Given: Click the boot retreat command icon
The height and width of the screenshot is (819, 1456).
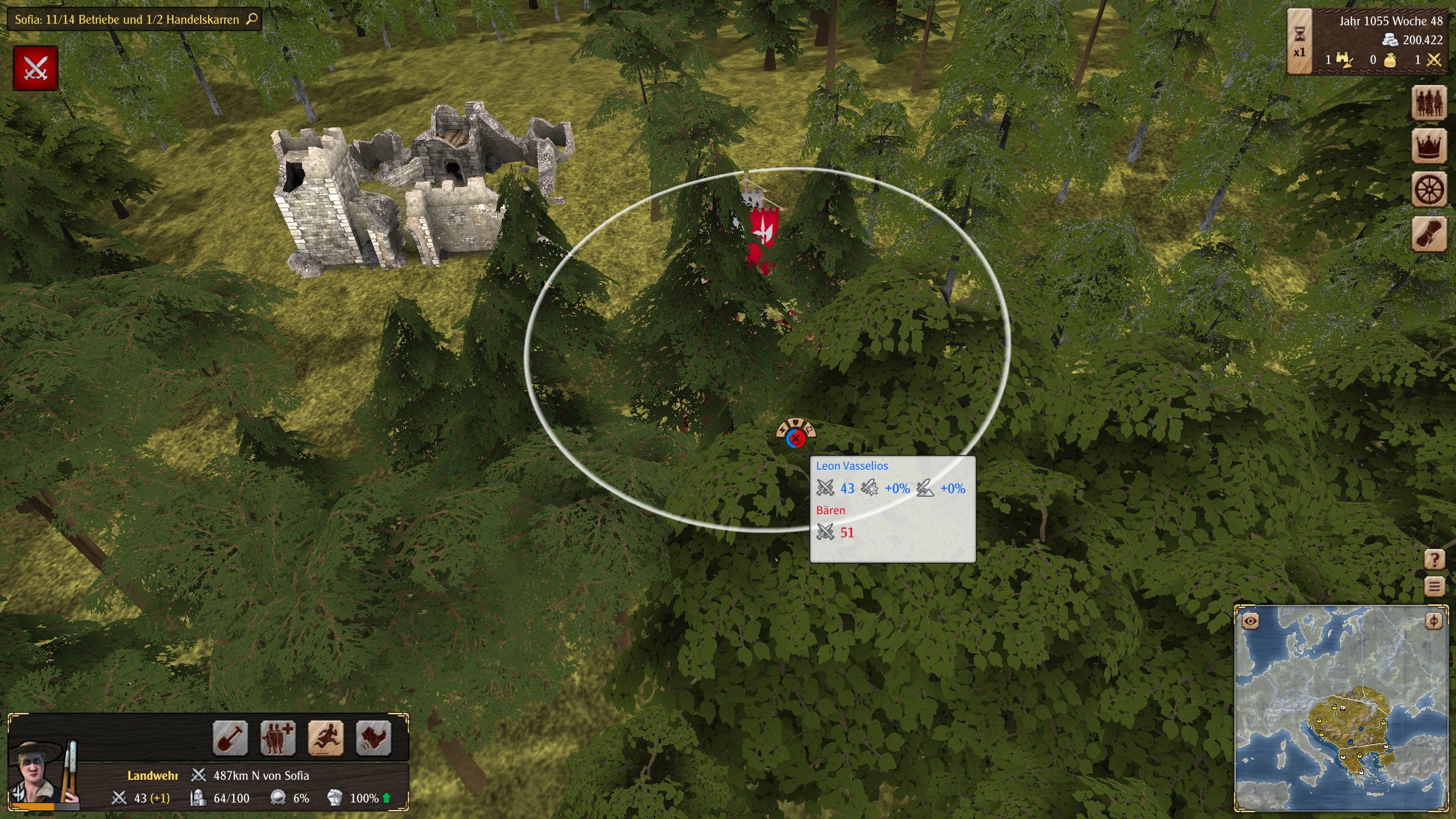Looking at the screenshot, I should [373, 738].
